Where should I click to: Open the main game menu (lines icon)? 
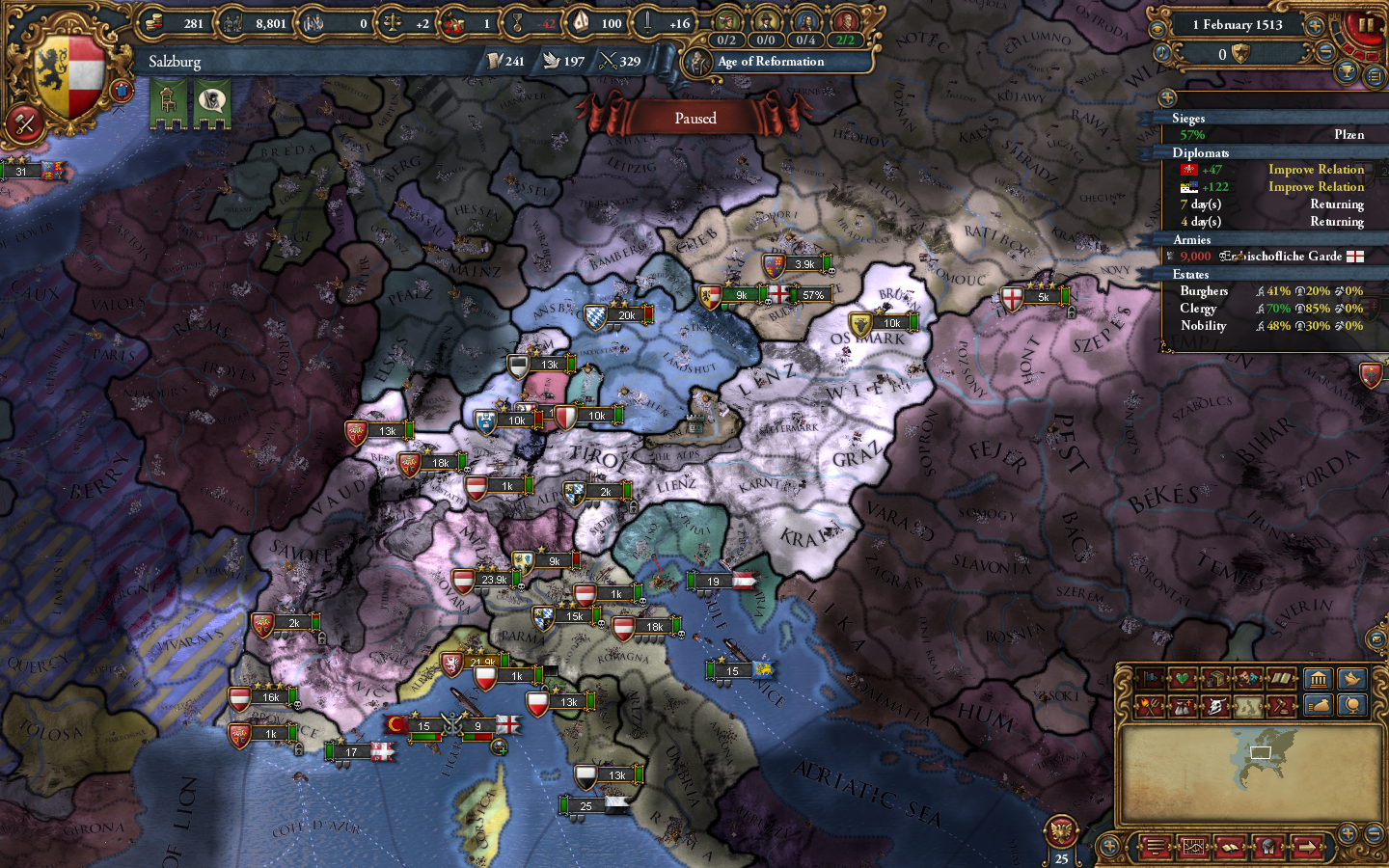tap(1155, 847)
